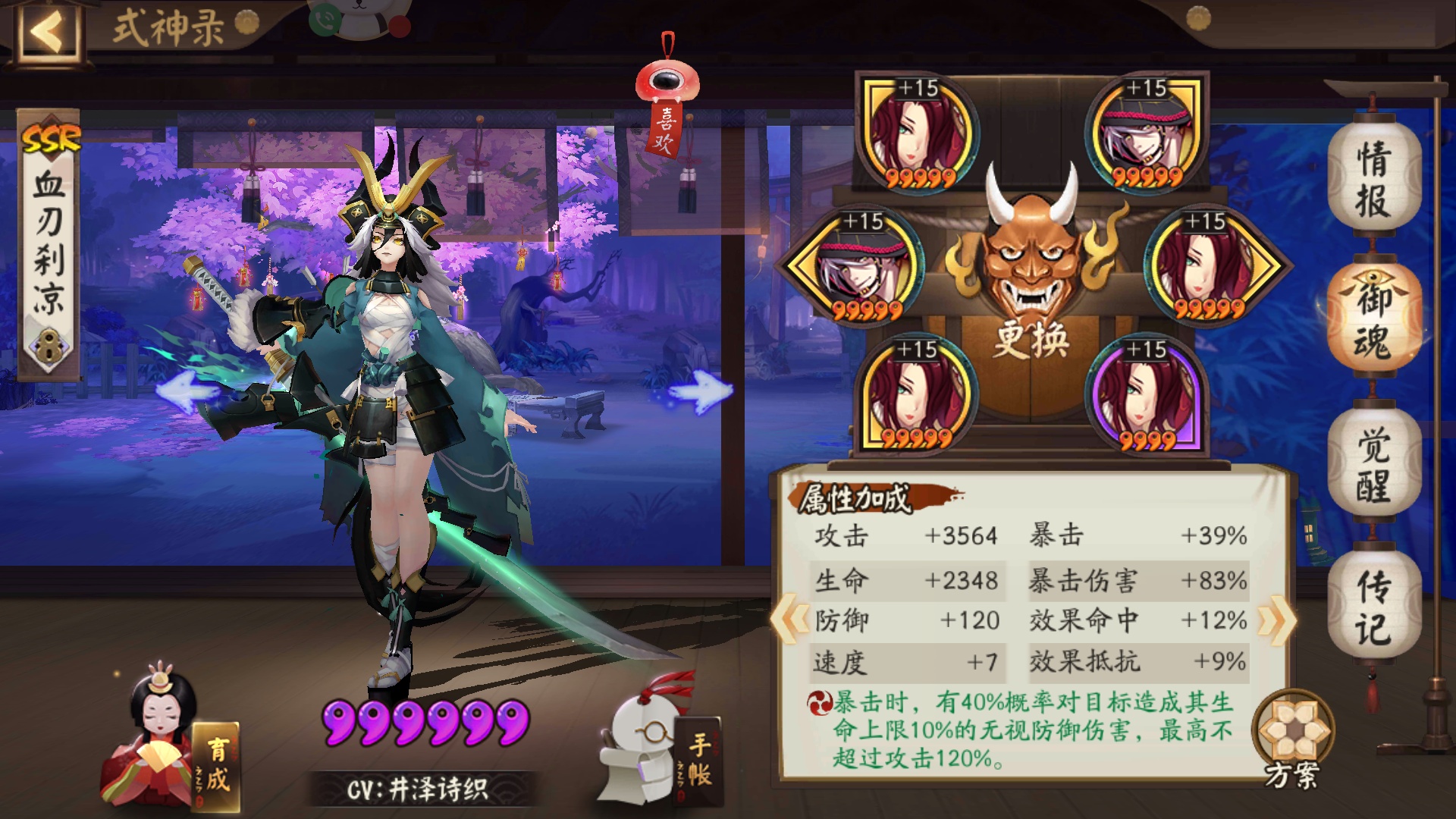Click the oni mask on the soul shrine

[1031, 250]
